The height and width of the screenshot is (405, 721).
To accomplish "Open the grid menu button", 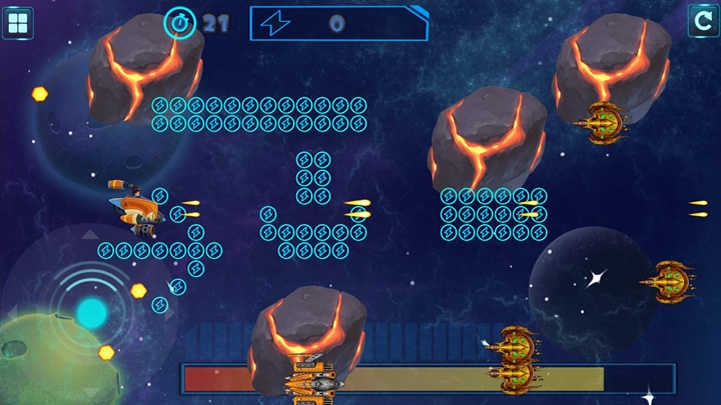I will (18, 22).
